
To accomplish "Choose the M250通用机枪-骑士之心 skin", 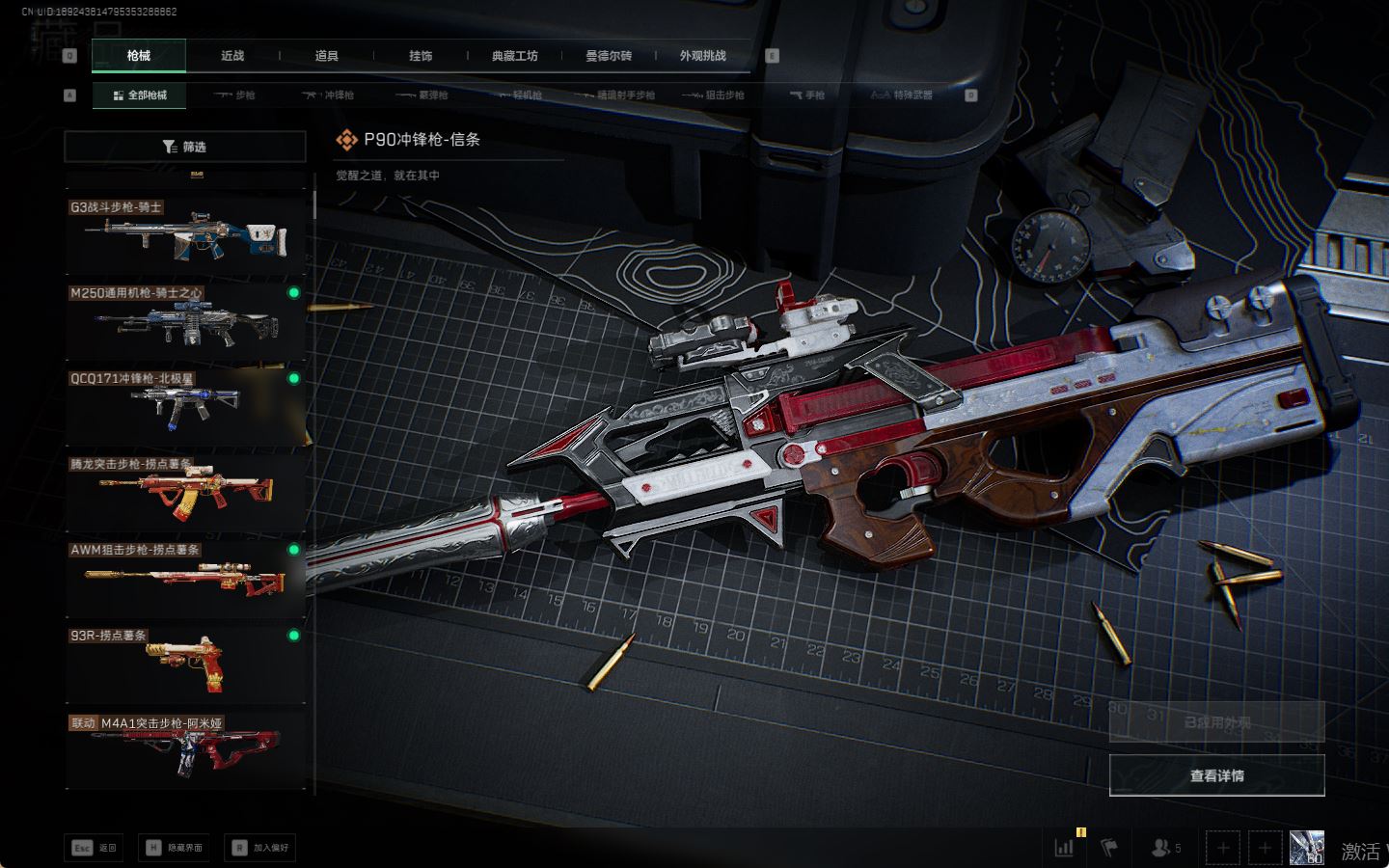I will click(185, 321).
